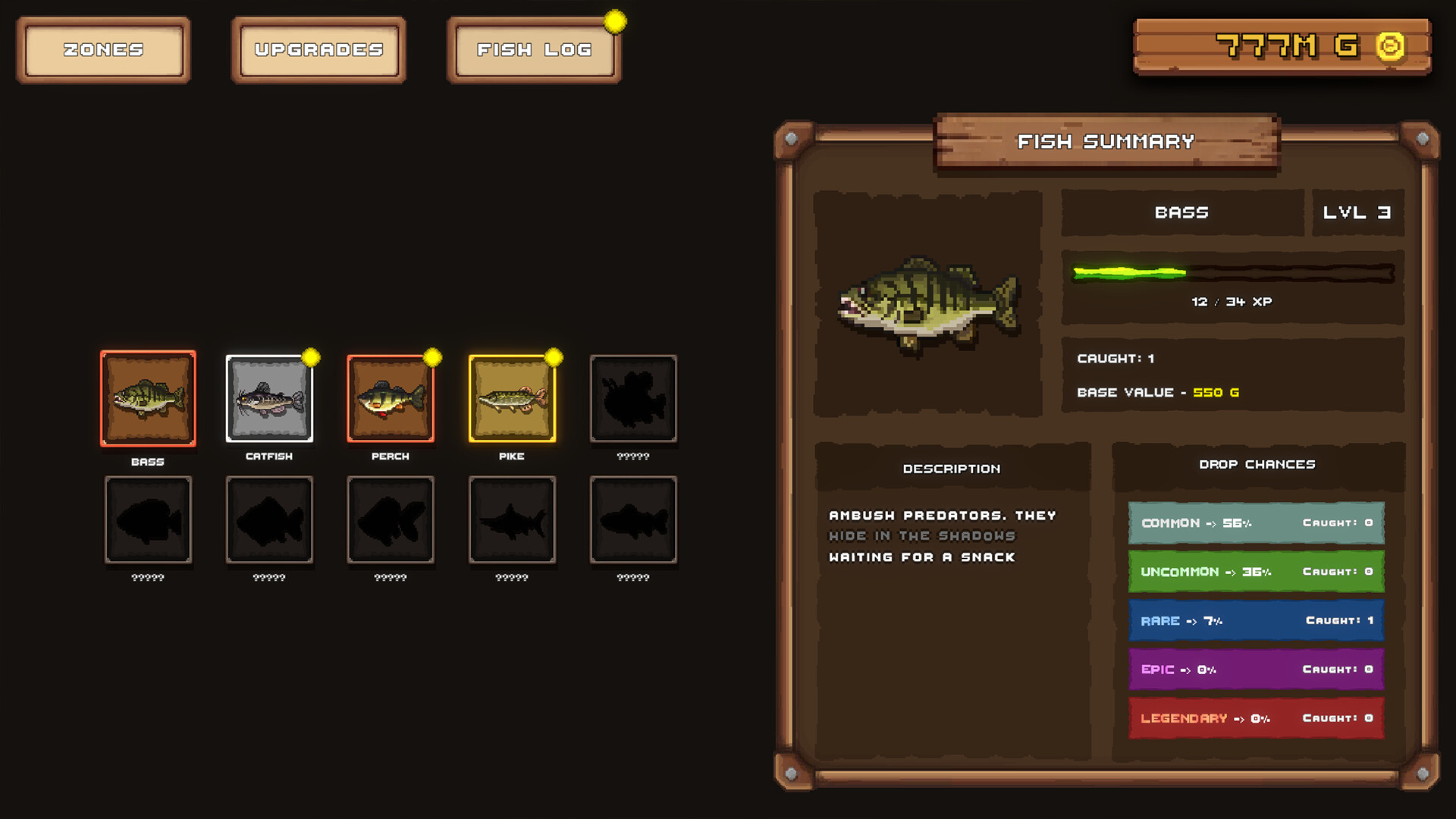The height and width of the screenshot is (819, 1456).
Task: Click the undiscovered fish silhouette beside Pike
Action: [x=634, y=398]
